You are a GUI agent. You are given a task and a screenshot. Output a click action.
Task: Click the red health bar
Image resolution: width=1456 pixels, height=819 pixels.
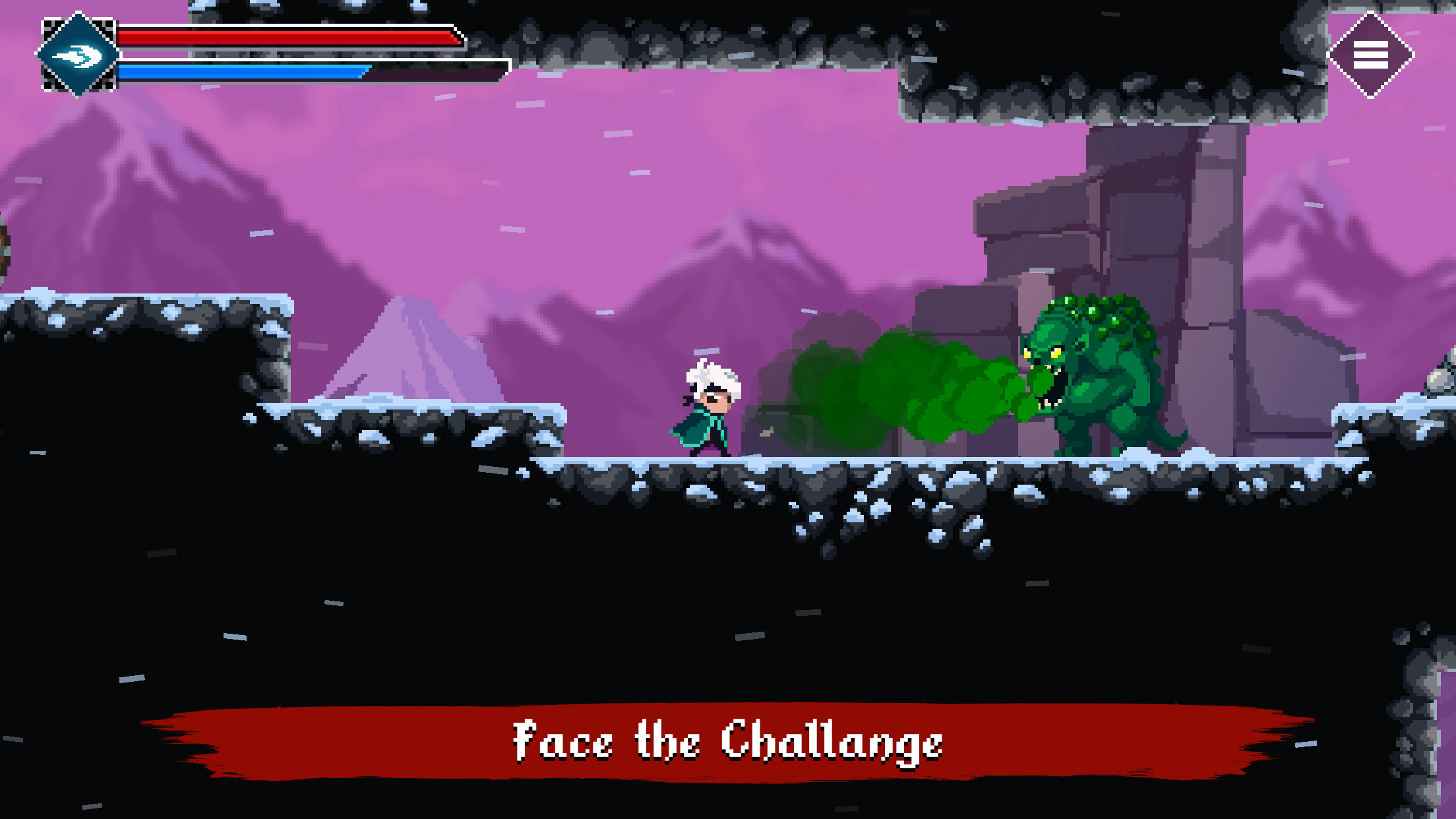tap(284, 38)
